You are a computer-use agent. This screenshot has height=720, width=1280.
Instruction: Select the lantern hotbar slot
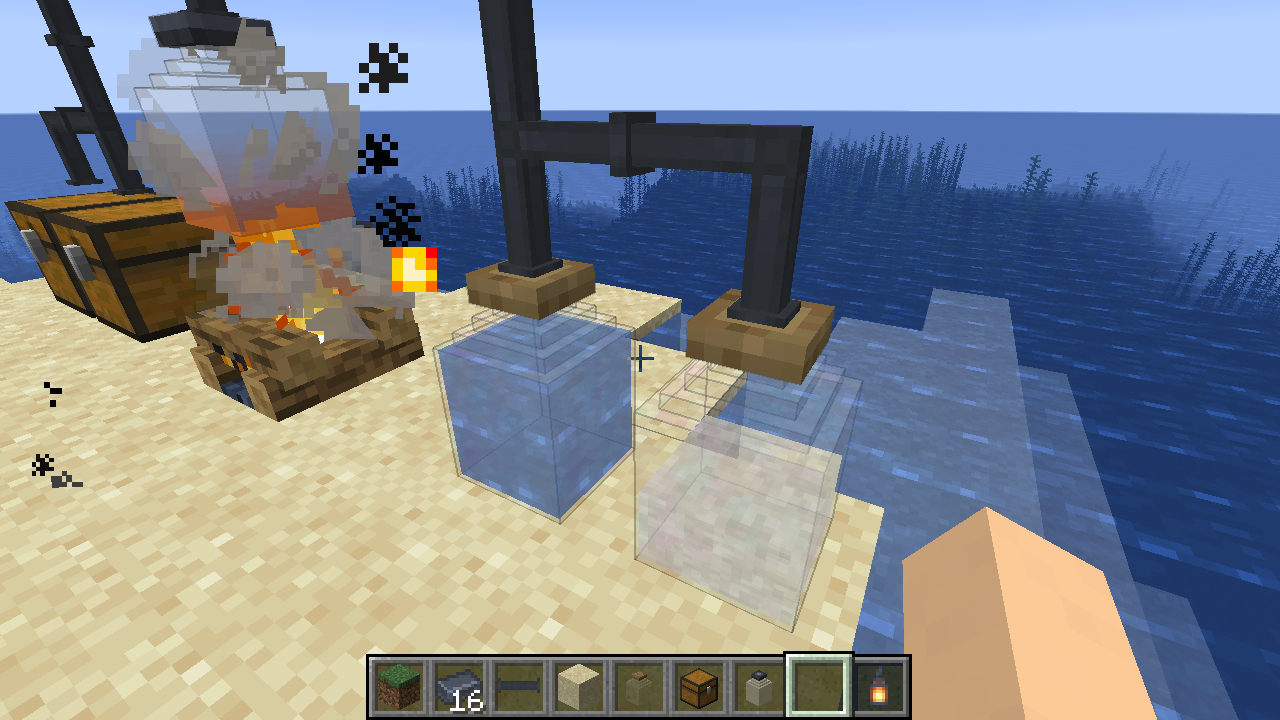pyautogui.click(x=879, y=687)
